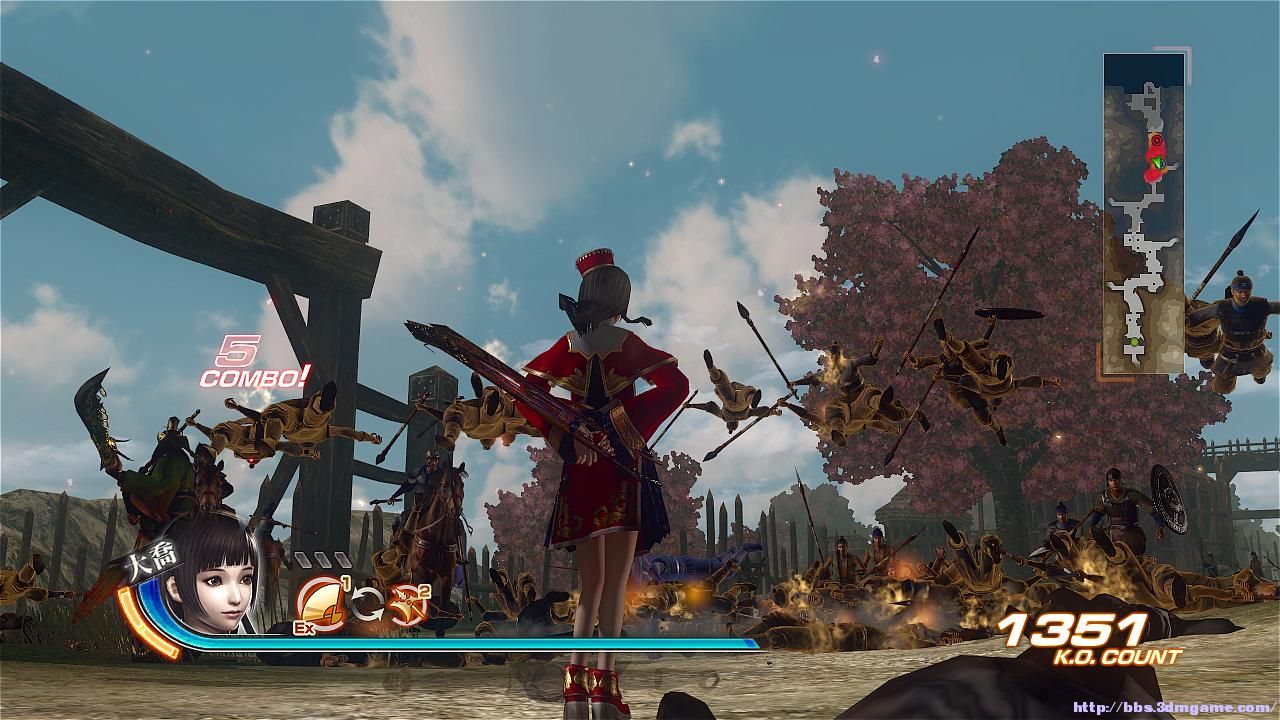
Task: Click the Daqiao character portrait
Action: point(210,585)
